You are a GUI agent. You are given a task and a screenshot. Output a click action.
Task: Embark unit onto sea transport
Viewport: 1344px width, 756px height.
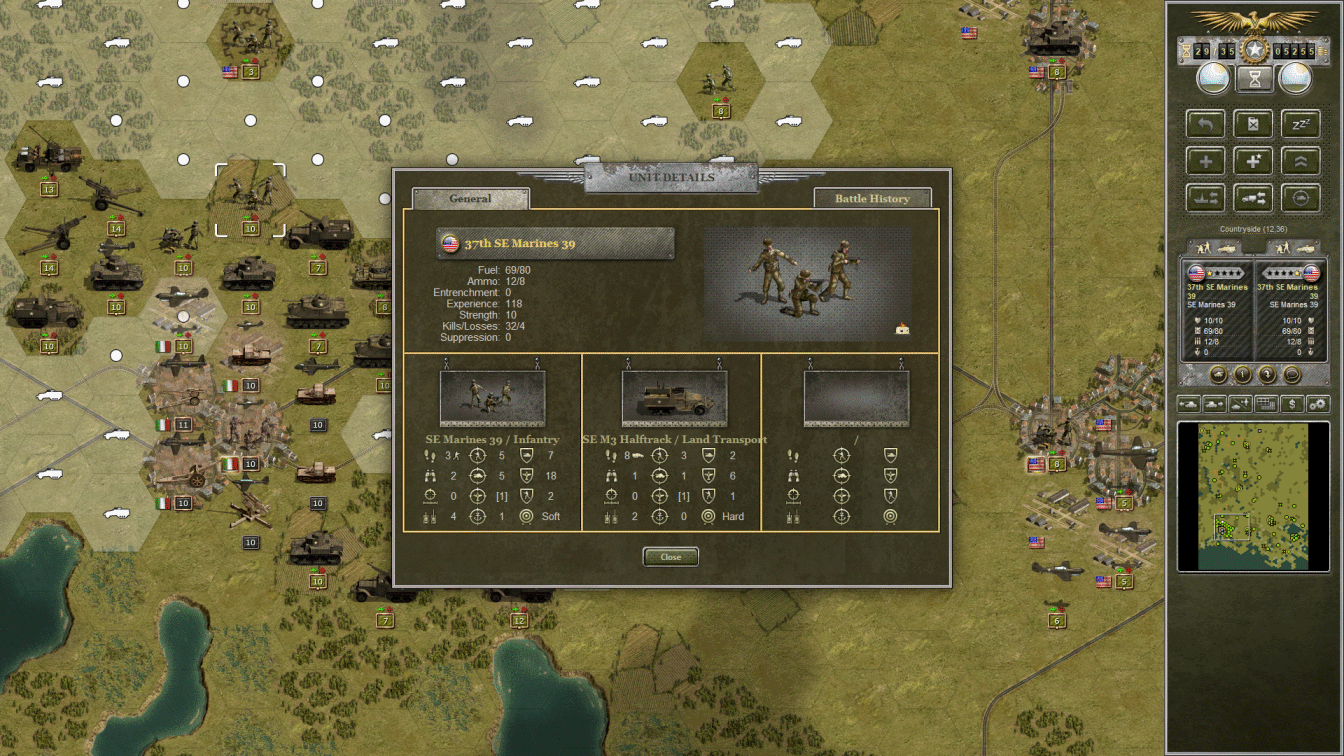pos(1206,198)
